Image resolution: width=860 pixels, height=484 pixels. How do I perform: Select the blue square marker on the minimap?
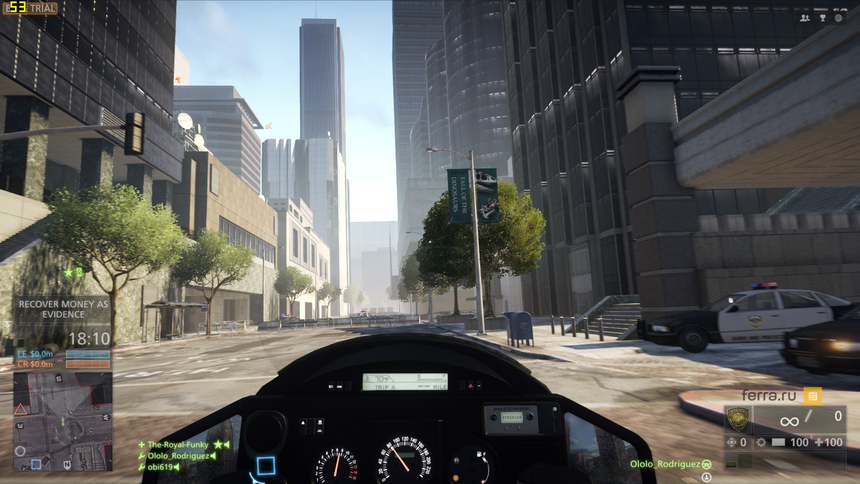coord(36,464)
